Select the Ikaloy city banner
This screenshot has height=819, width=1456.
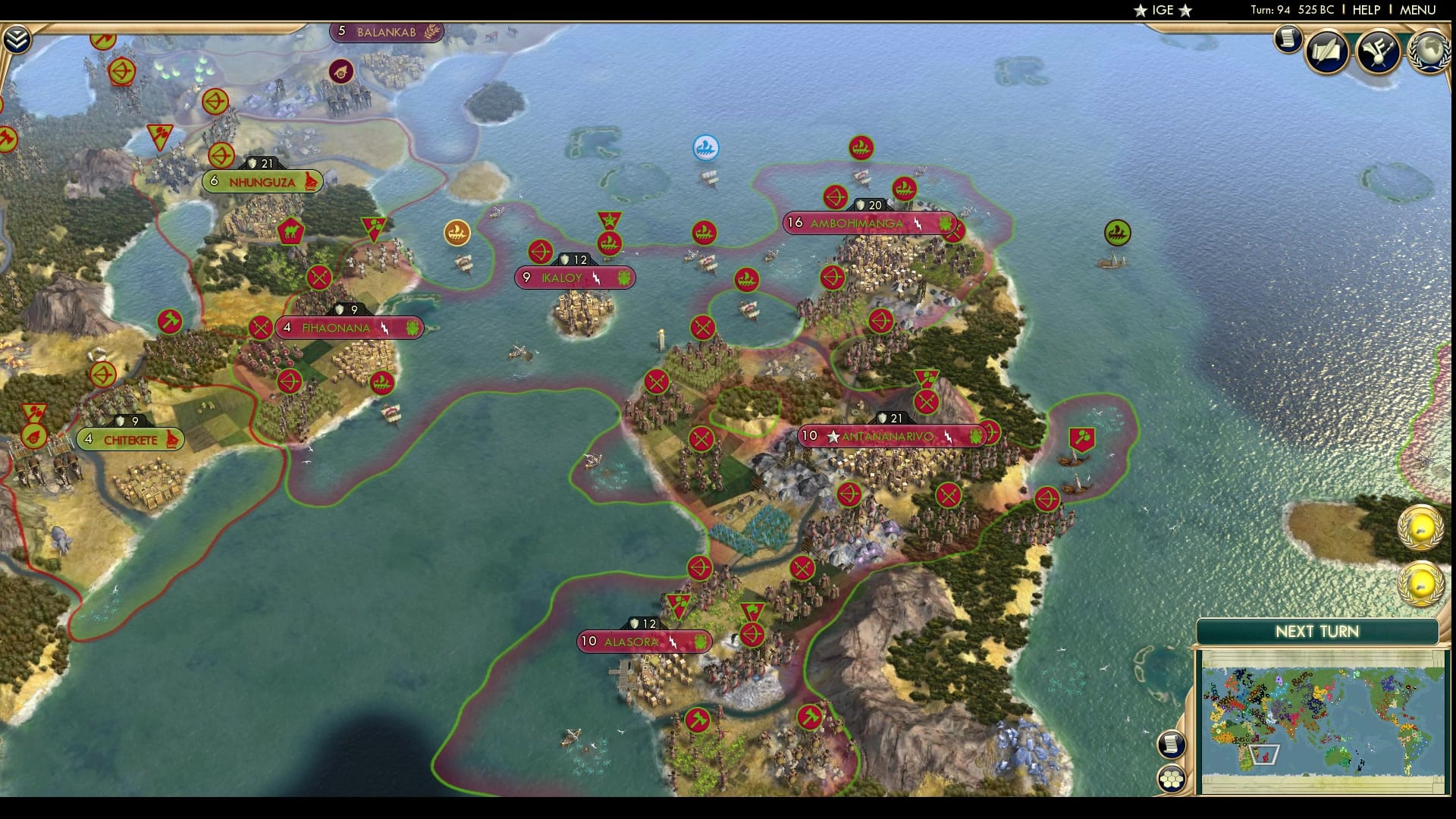(573, 278)
